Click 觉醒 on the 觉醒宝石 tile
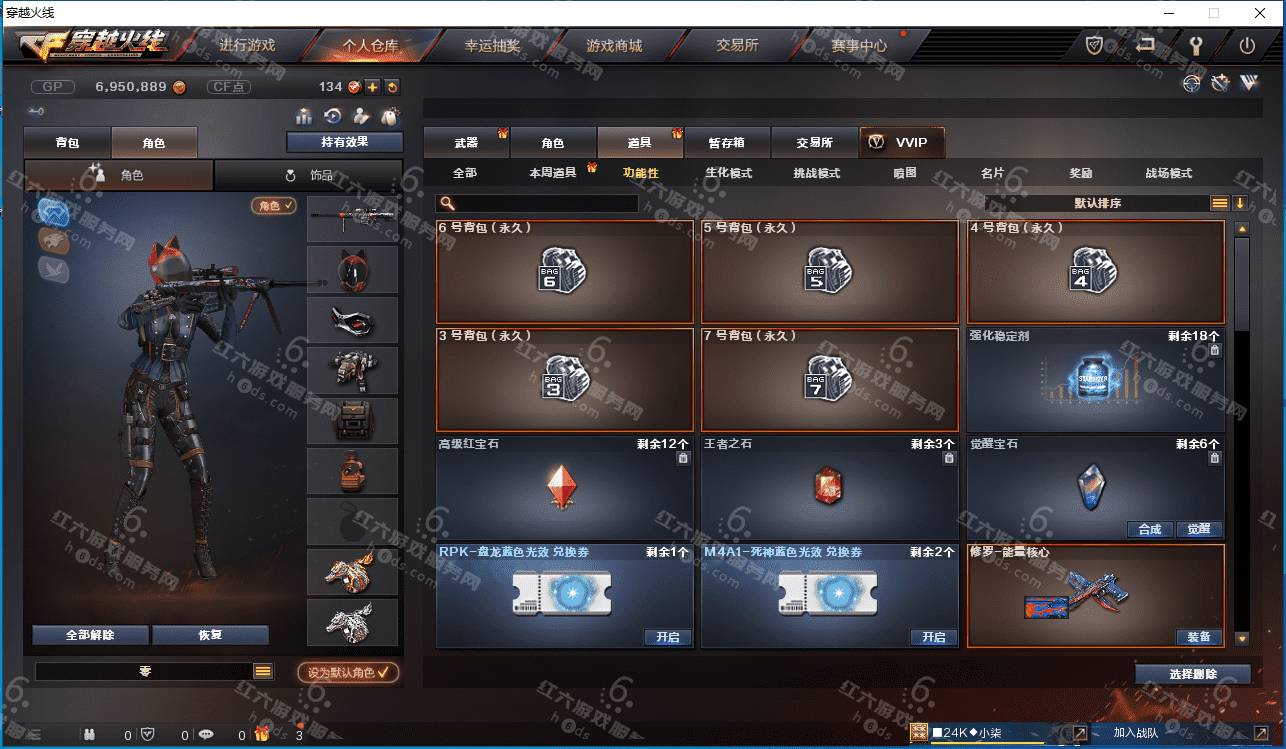The width and height of the screenshot is (1286, 749). 1198,529
